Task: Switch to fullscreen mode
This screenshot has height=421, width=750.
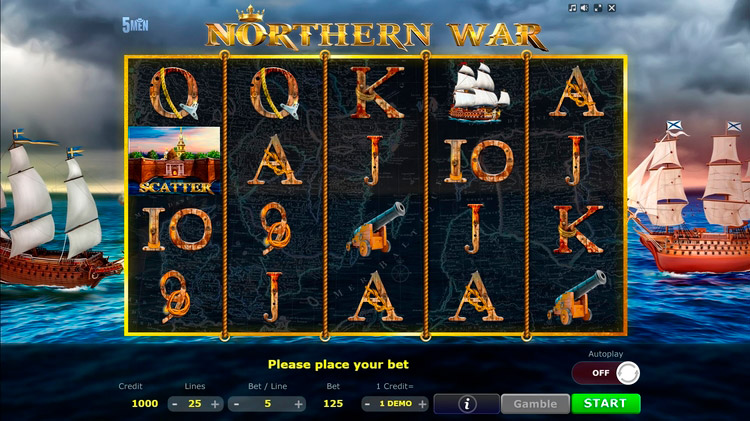Action: [598, 8]
